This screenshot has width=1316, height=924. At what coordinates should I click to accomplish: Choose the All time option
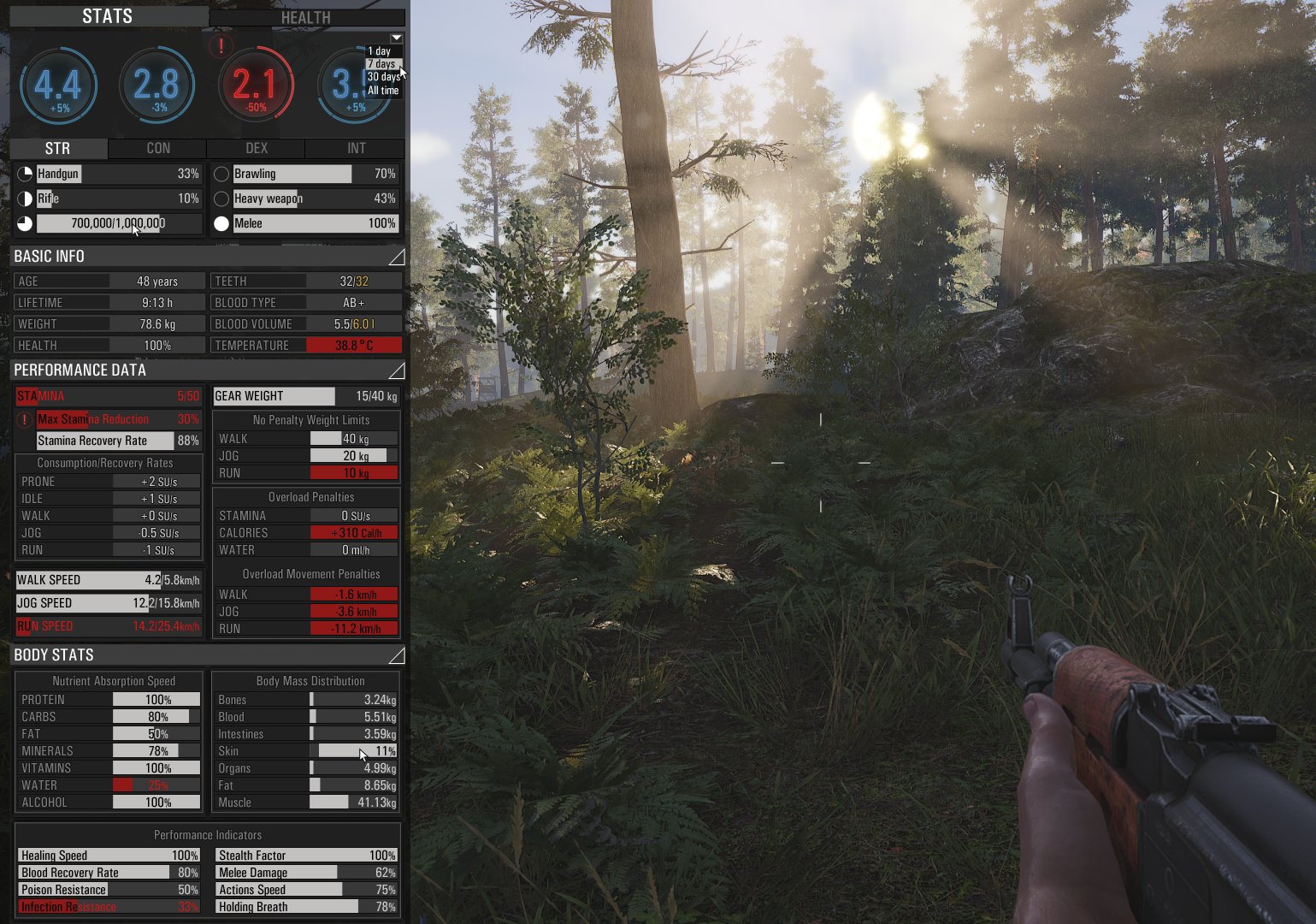[383, 90]
